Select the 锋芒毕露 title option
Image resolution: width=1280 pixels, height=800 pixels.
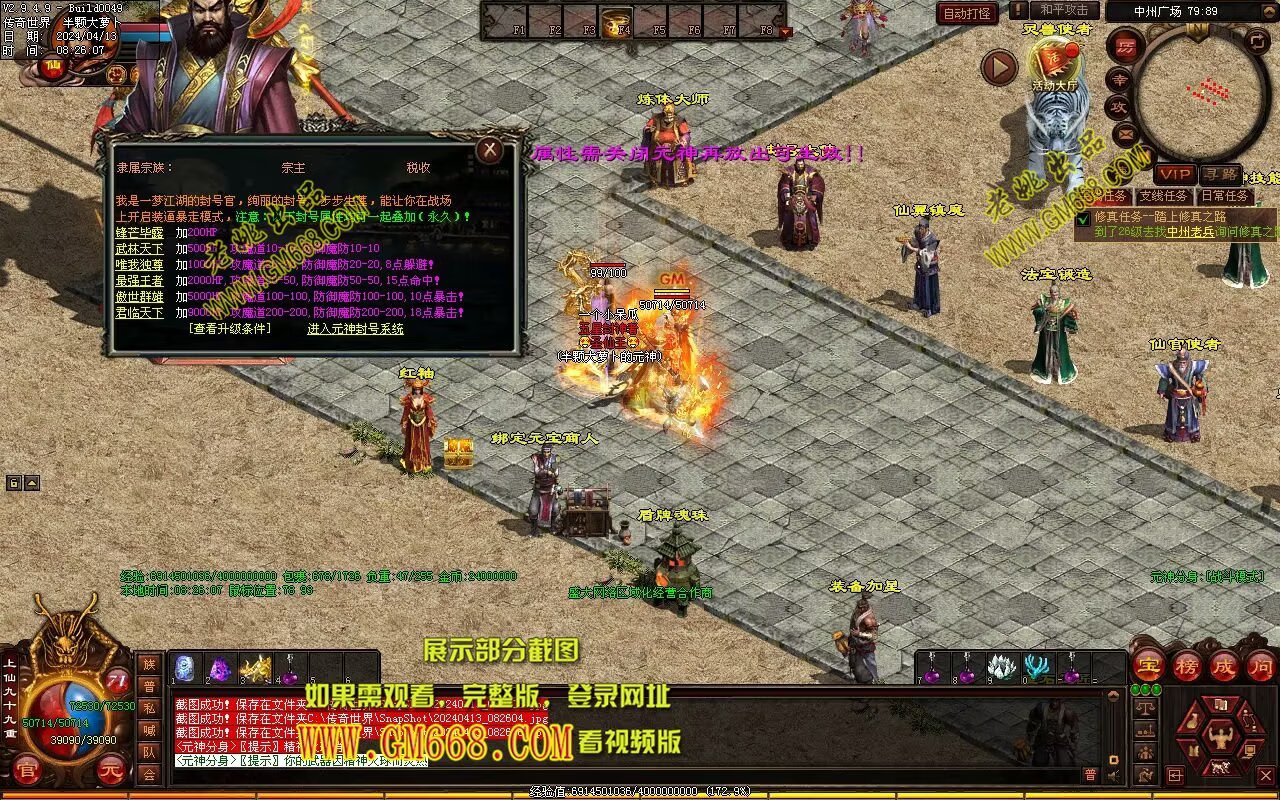139,232
